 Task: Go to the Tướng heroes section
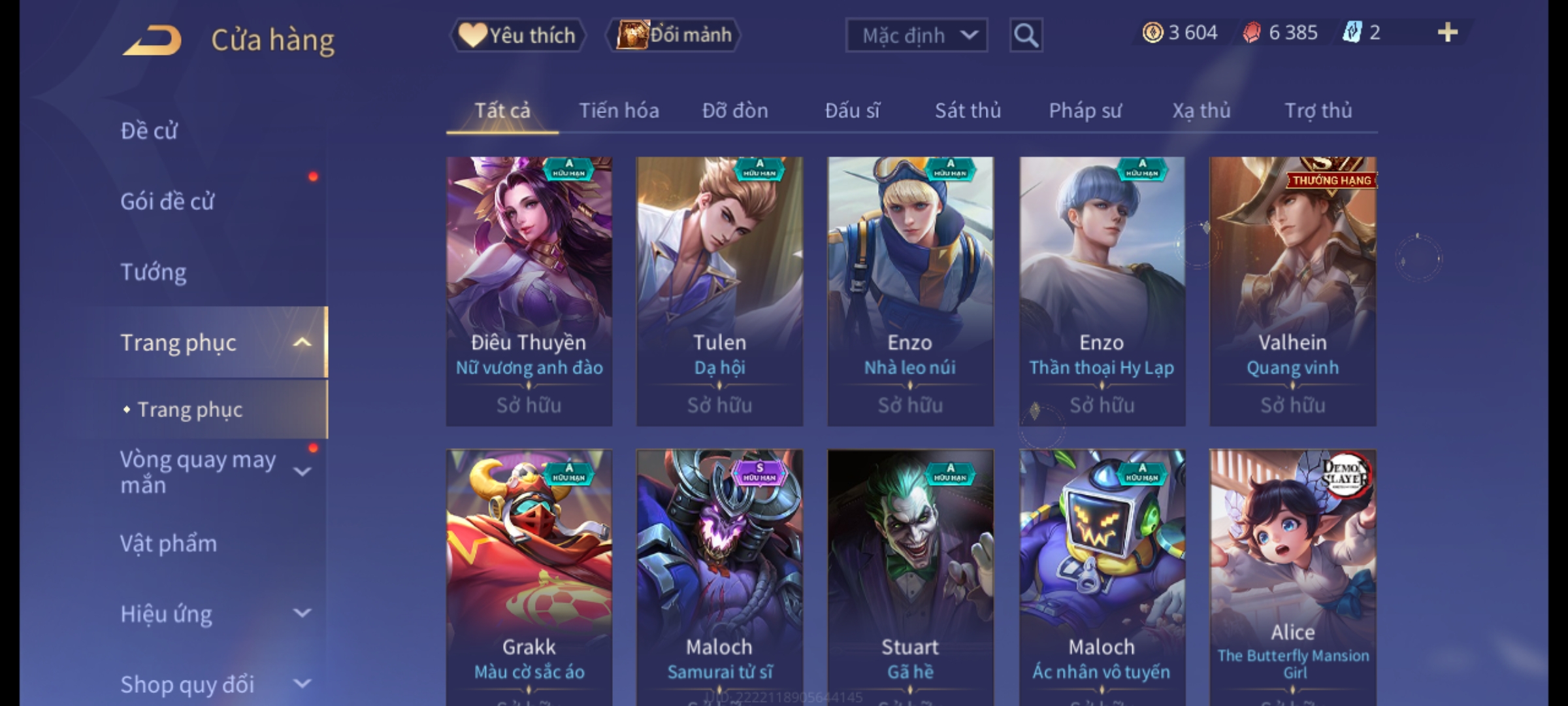(x=154, y=272)
